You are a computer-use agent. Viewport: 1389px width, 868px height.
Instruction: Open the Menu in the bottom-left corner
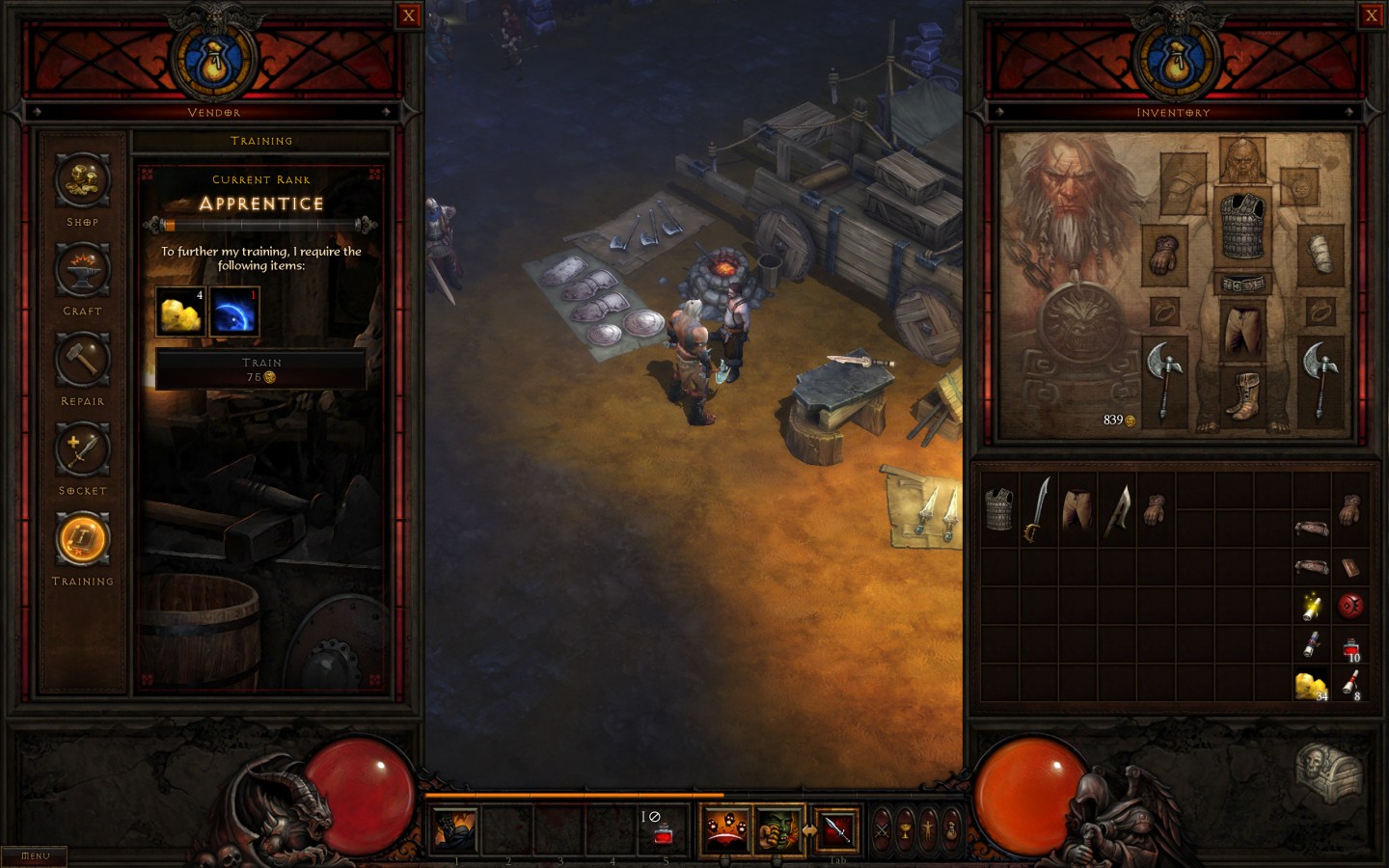tap(34, 854)
